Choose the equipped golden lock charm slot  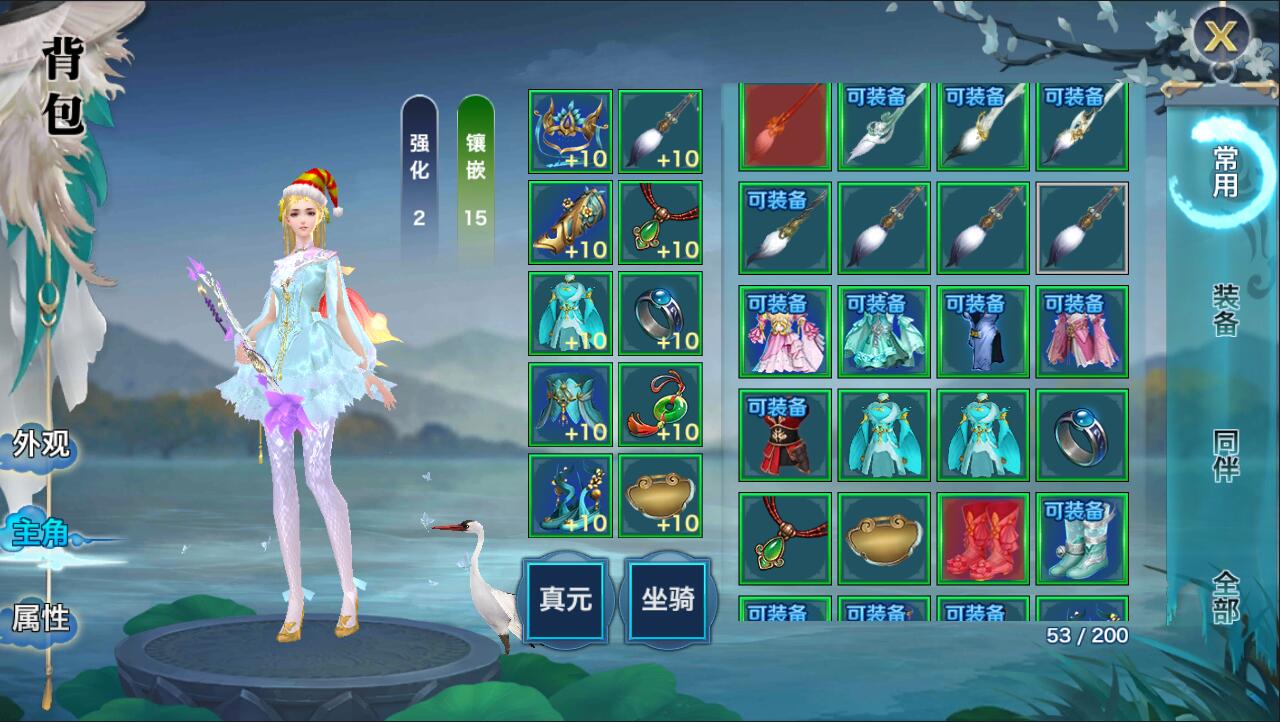pyautogui.click(x=660, y=495)
